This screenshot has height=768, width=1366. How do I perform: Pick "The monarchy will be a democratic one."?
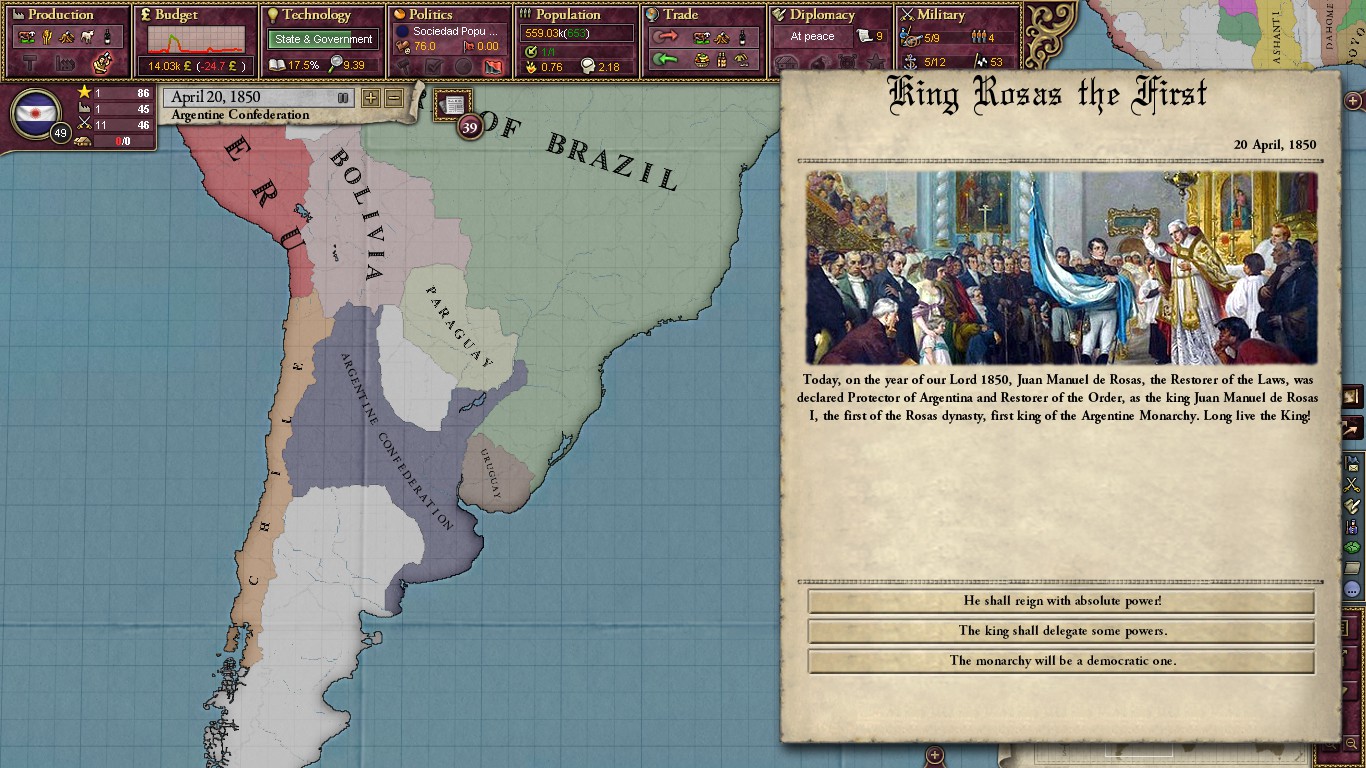(x=1061, y=661)
